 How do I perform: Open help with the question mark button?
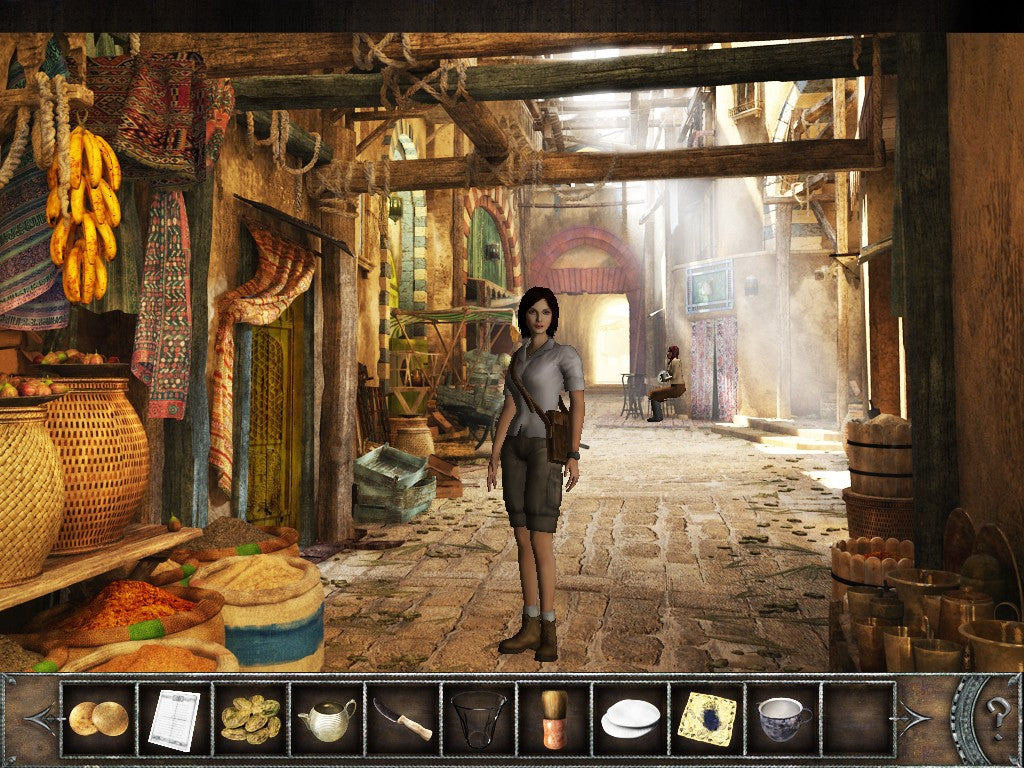(x=997, y=717)
